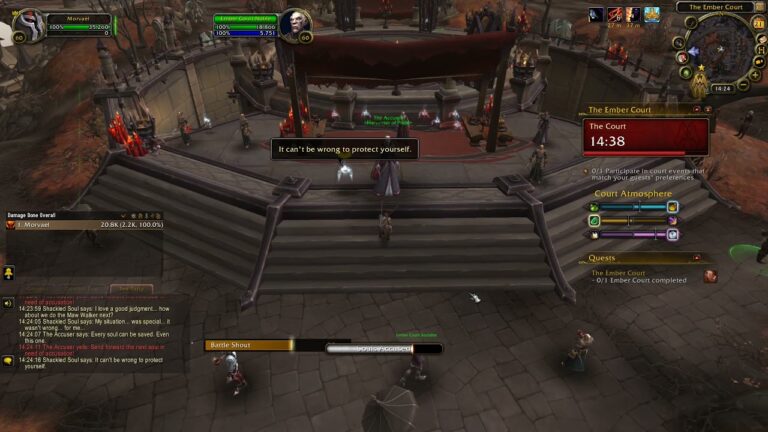Image resolution: width=768 pixels, height=432 pixels.
Task: Click The Court 14:38 scenario panel
Action: pyautogui.click(x=645, y=137)
